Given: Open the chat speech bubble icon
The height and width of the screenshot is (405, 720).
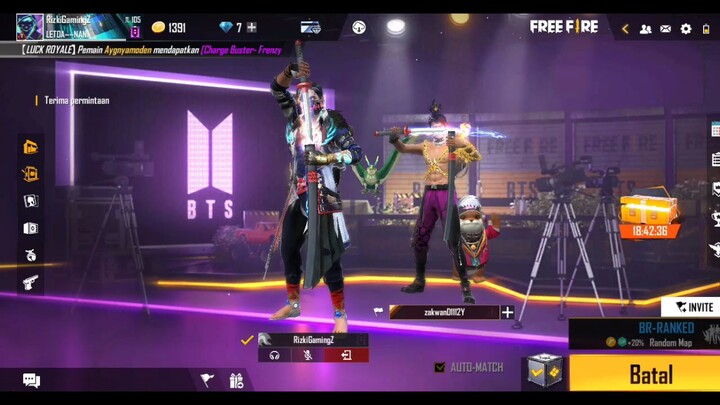Looking at the screenshot, I should [31, 380].
